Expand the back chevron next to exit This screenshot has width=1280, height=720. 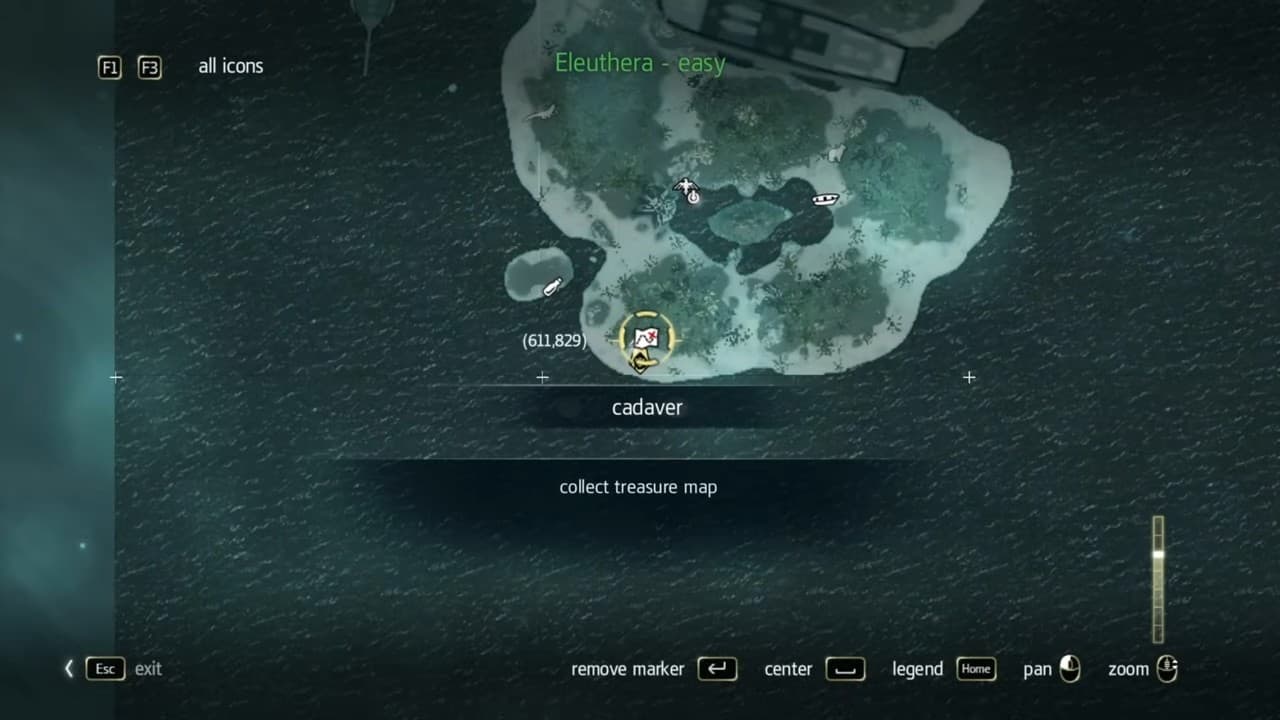coord(68,668)
